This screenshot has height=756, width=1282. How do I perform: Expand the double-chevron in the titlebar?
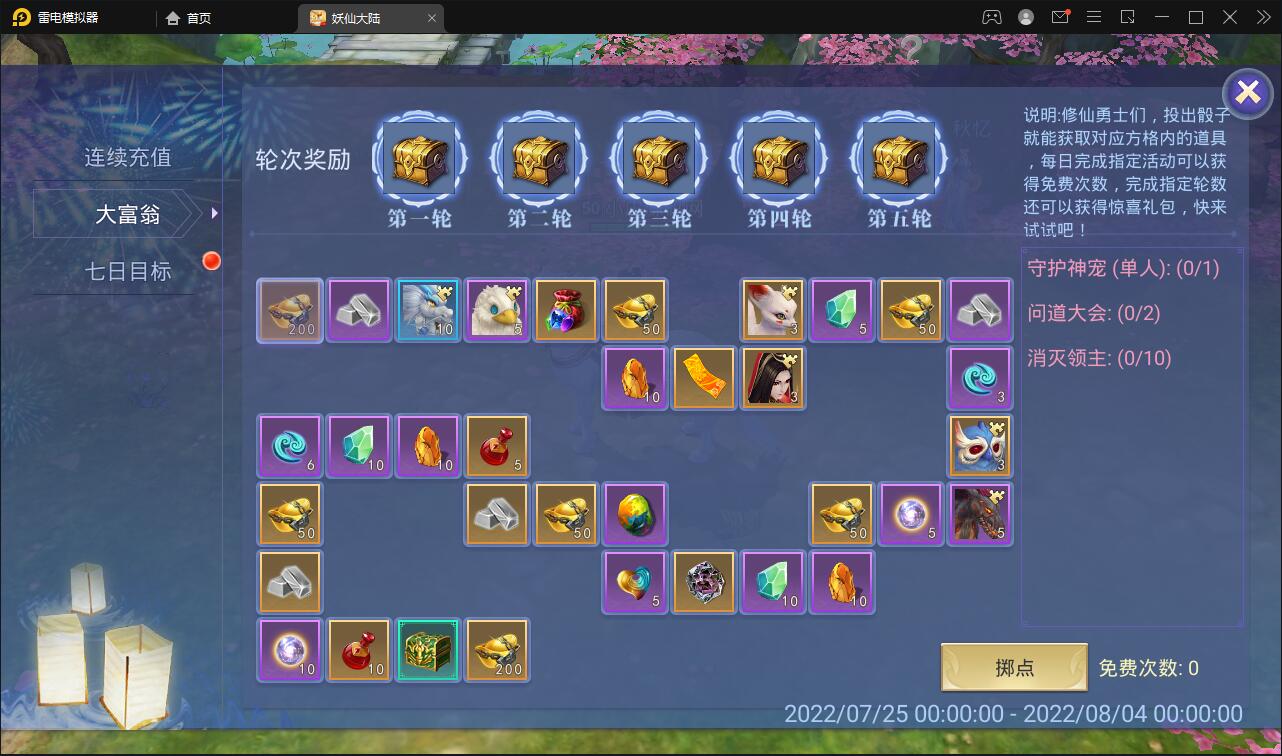click(x=1262, y=17)
